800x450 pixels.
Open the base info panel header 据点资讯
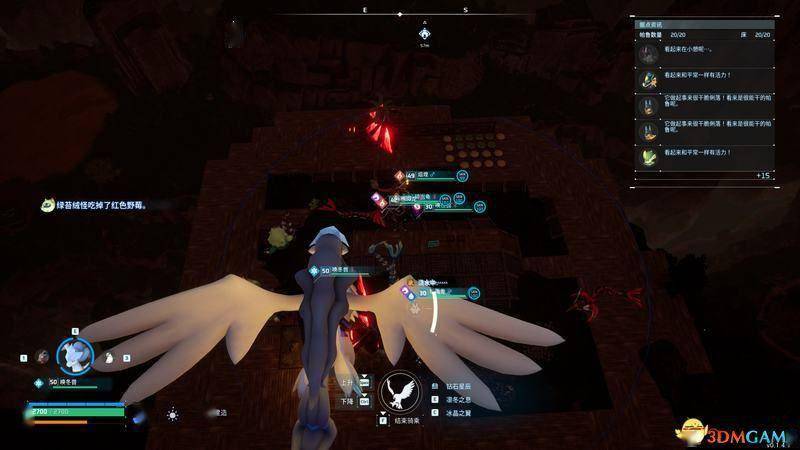coord(656,23)
